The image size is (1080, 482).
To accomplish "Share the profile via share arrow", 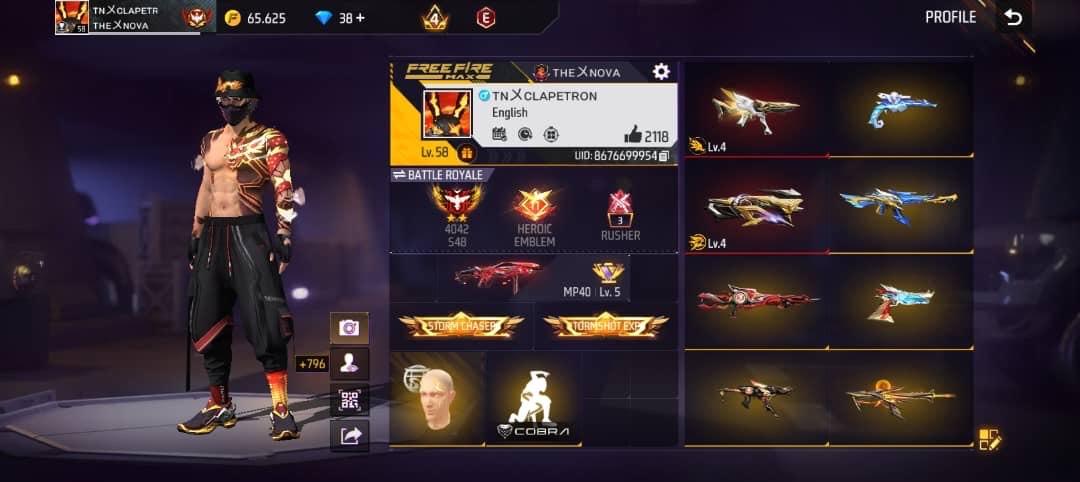I will 349,435.
